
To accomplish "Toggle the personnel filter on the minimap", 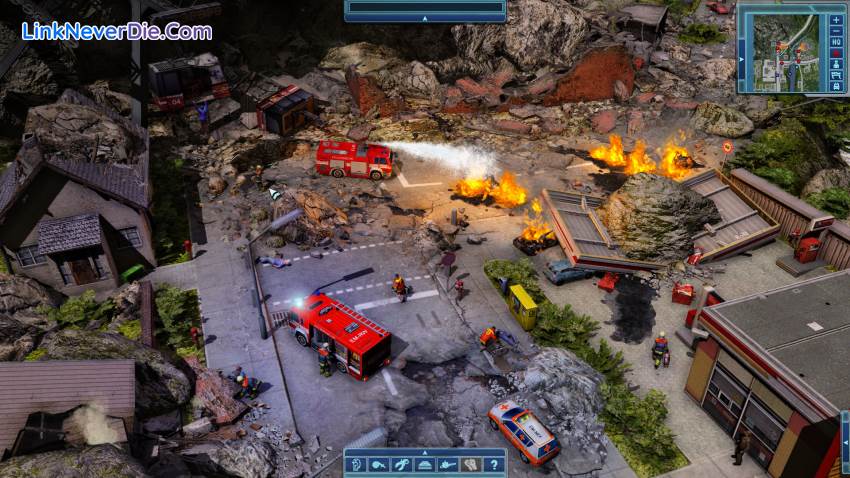I will (836, 65).
